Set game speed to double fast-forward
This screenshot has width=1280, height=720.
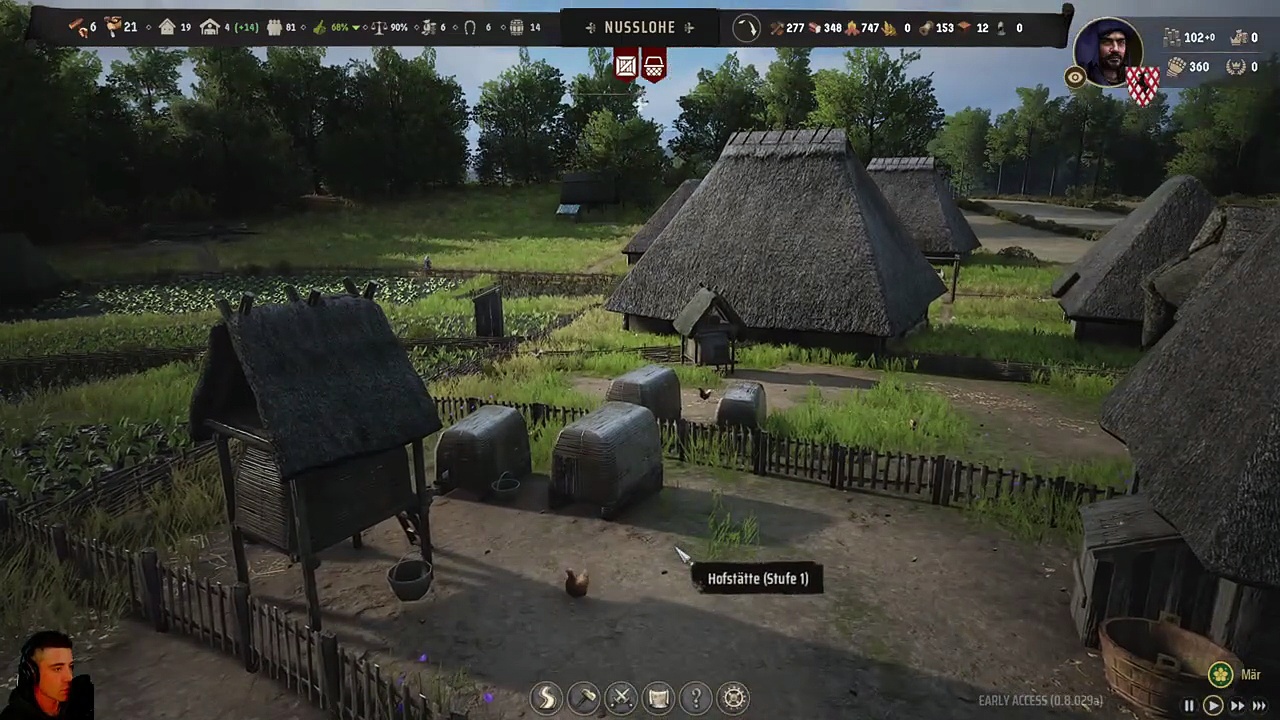pyautogui.click(x=1237, y=706)
